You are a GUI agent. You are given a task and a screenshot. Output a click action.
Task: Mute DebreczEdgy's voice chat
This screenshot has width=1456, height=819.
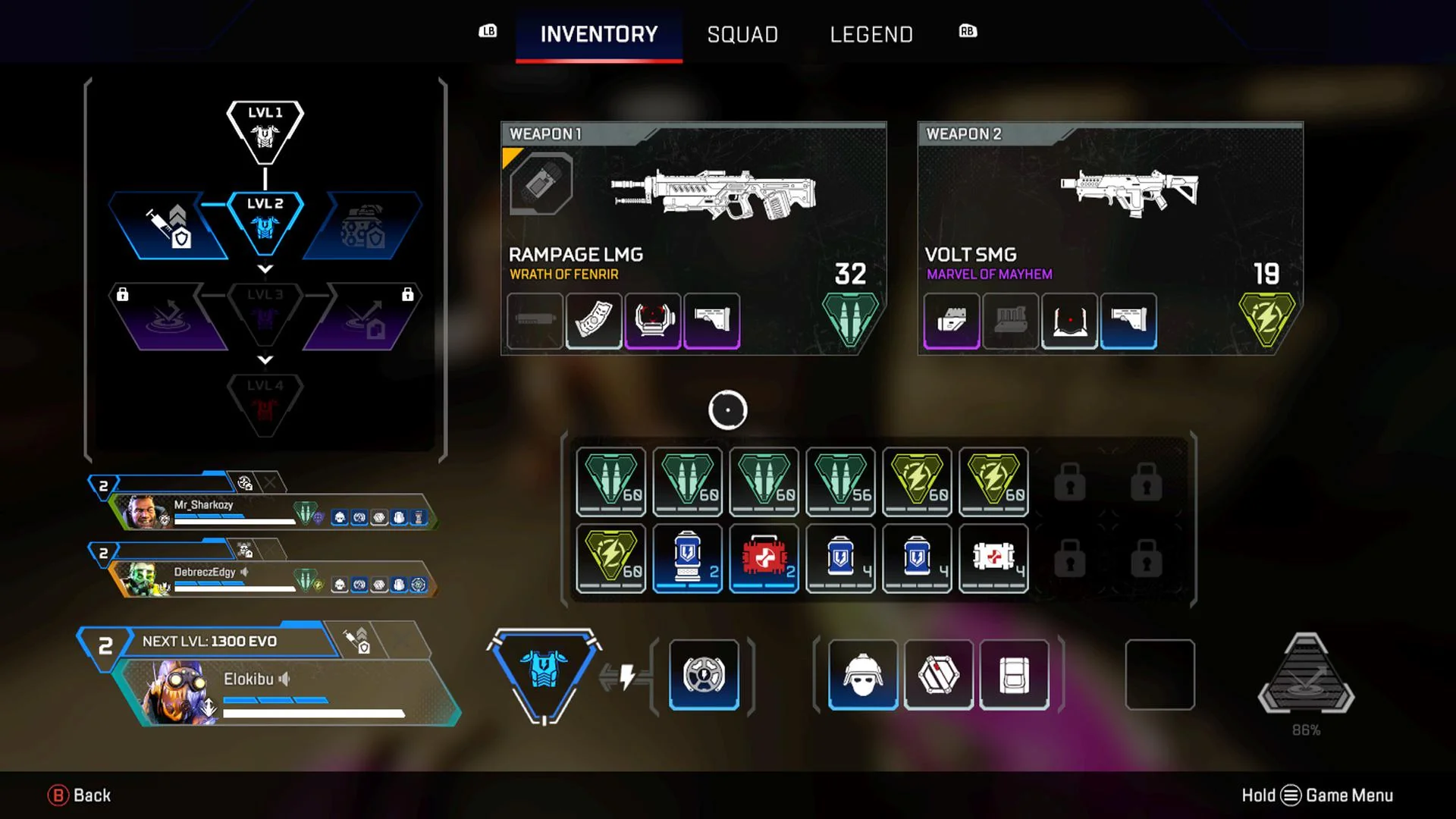(244, 573)
